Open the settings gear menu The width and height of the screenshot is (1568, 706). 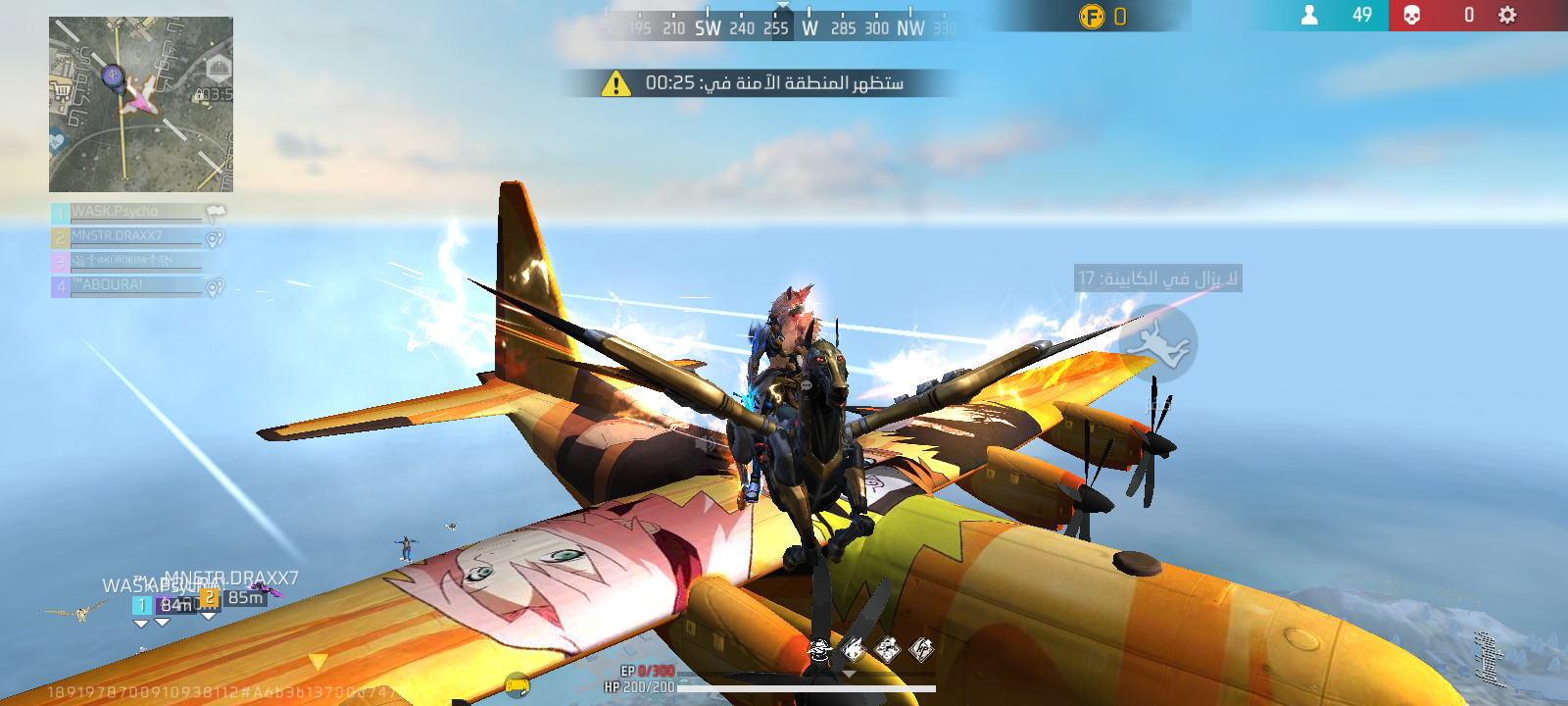pyautogui.click(x=1507, y=15)
